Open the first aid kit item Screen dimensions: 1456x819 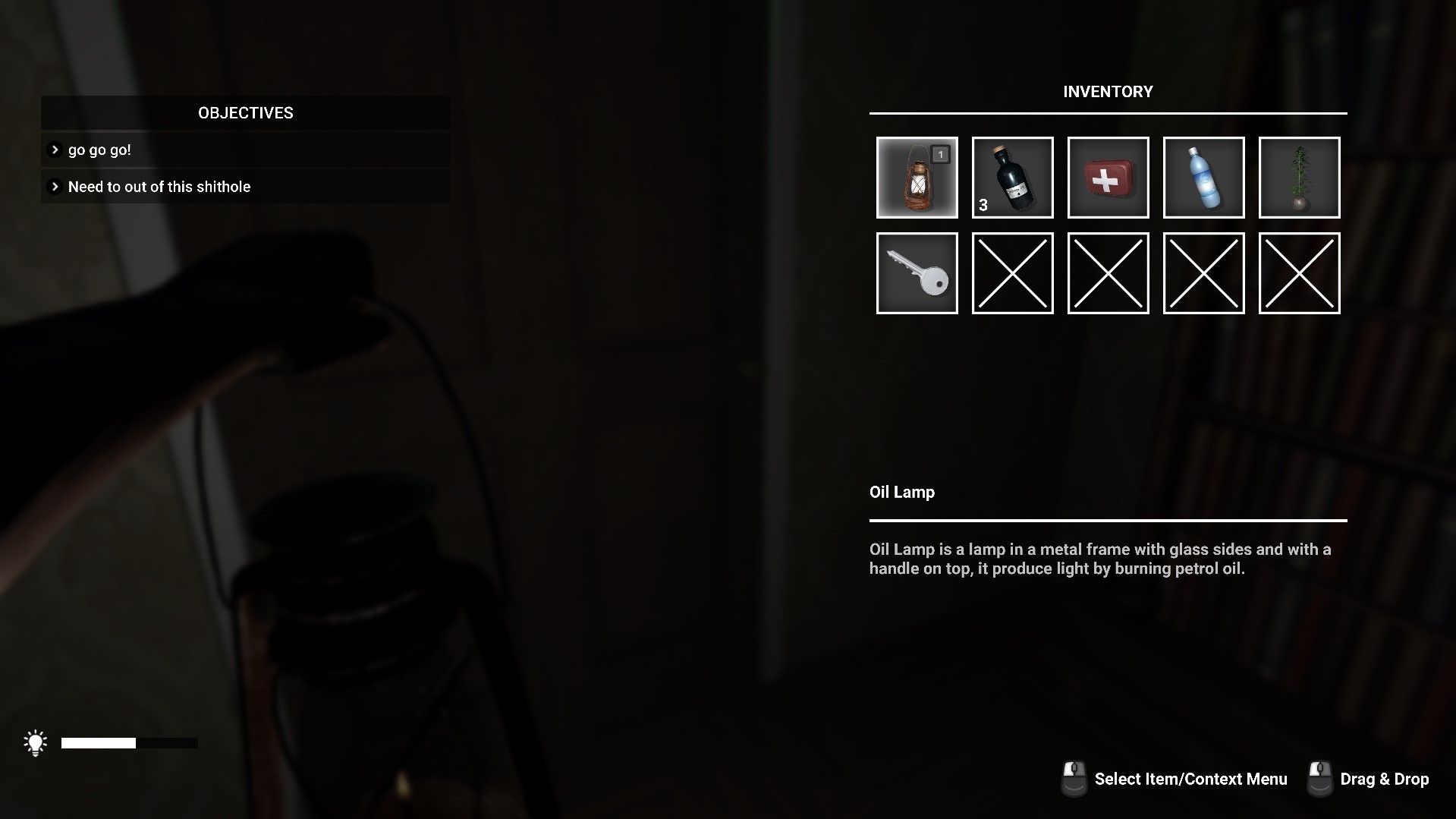tap(1108, 178)
